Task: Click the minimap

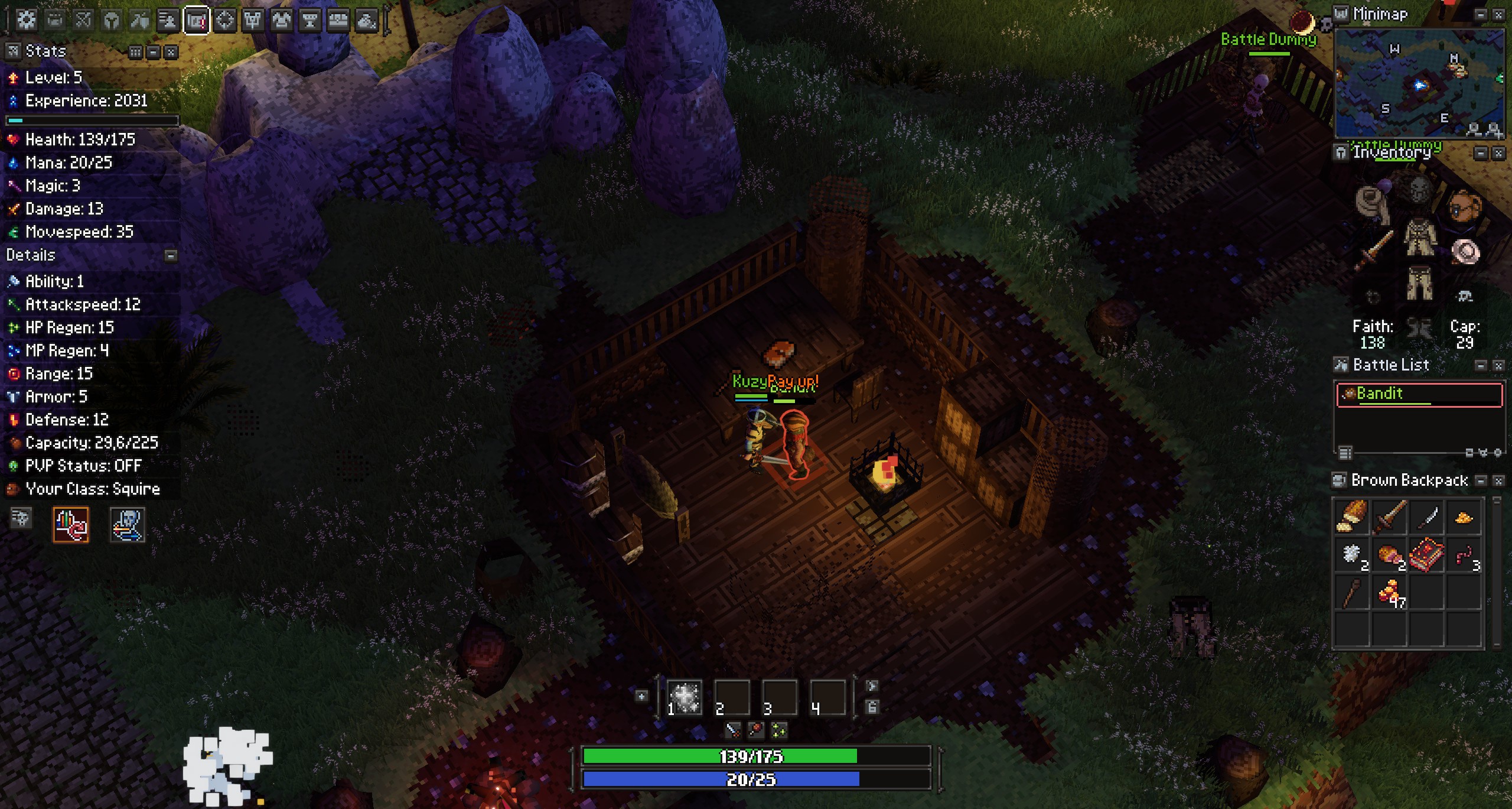Action: 1419,83
